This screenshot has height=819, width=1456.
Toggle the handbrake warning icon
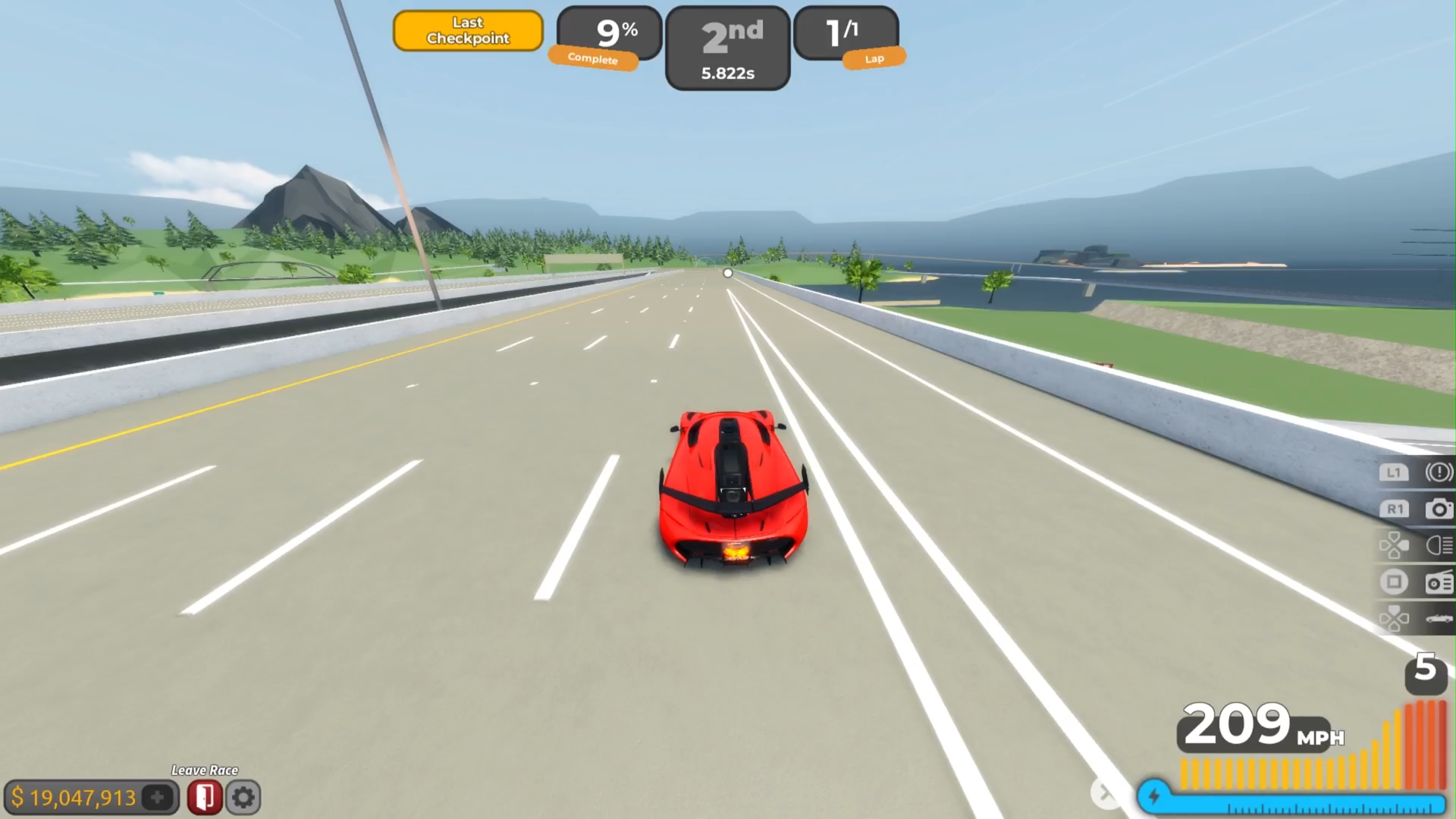click(1438, 472)
